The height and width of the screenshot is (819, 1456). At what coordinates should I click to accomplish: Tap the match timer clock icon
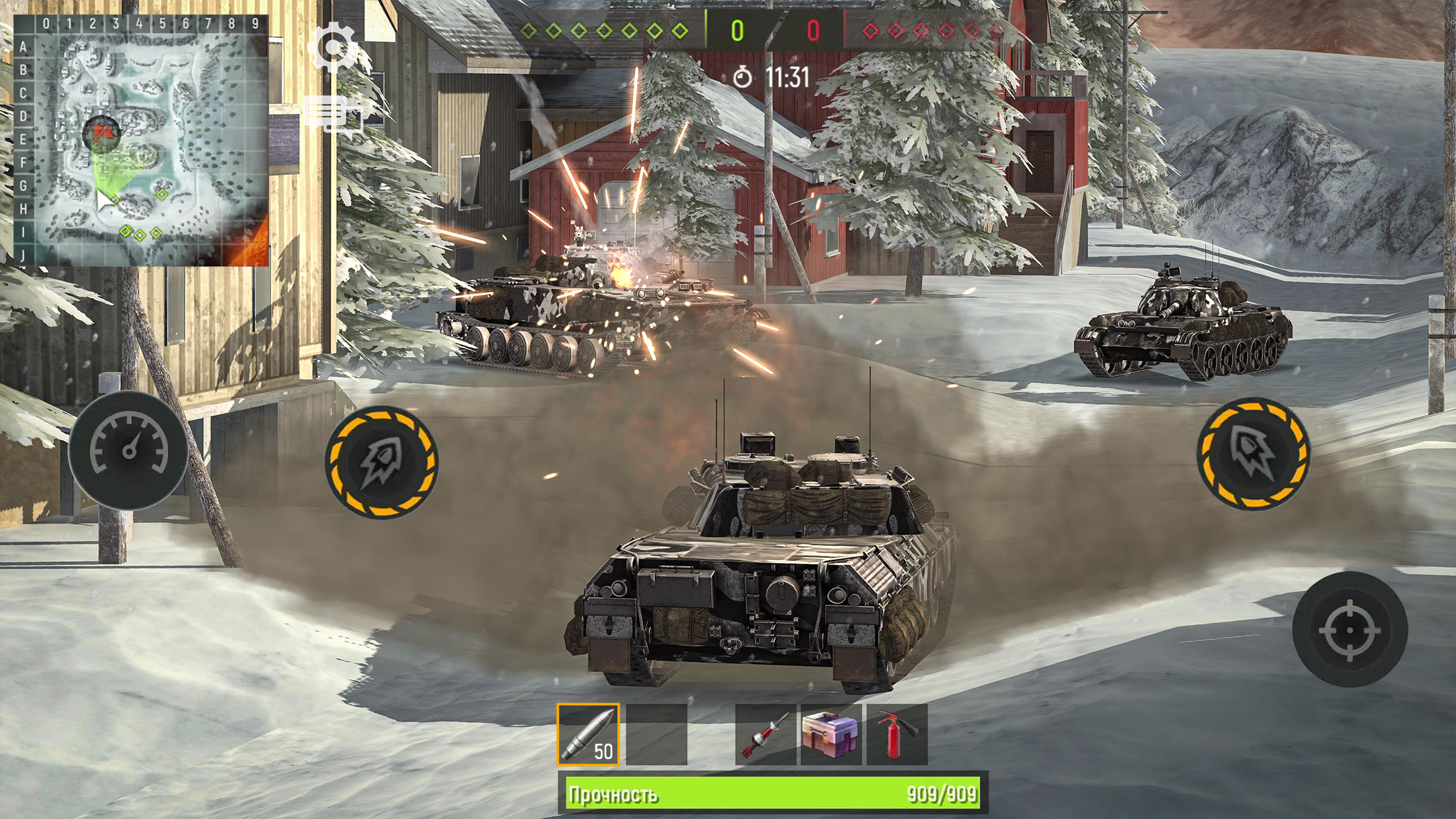pos(744,76)
